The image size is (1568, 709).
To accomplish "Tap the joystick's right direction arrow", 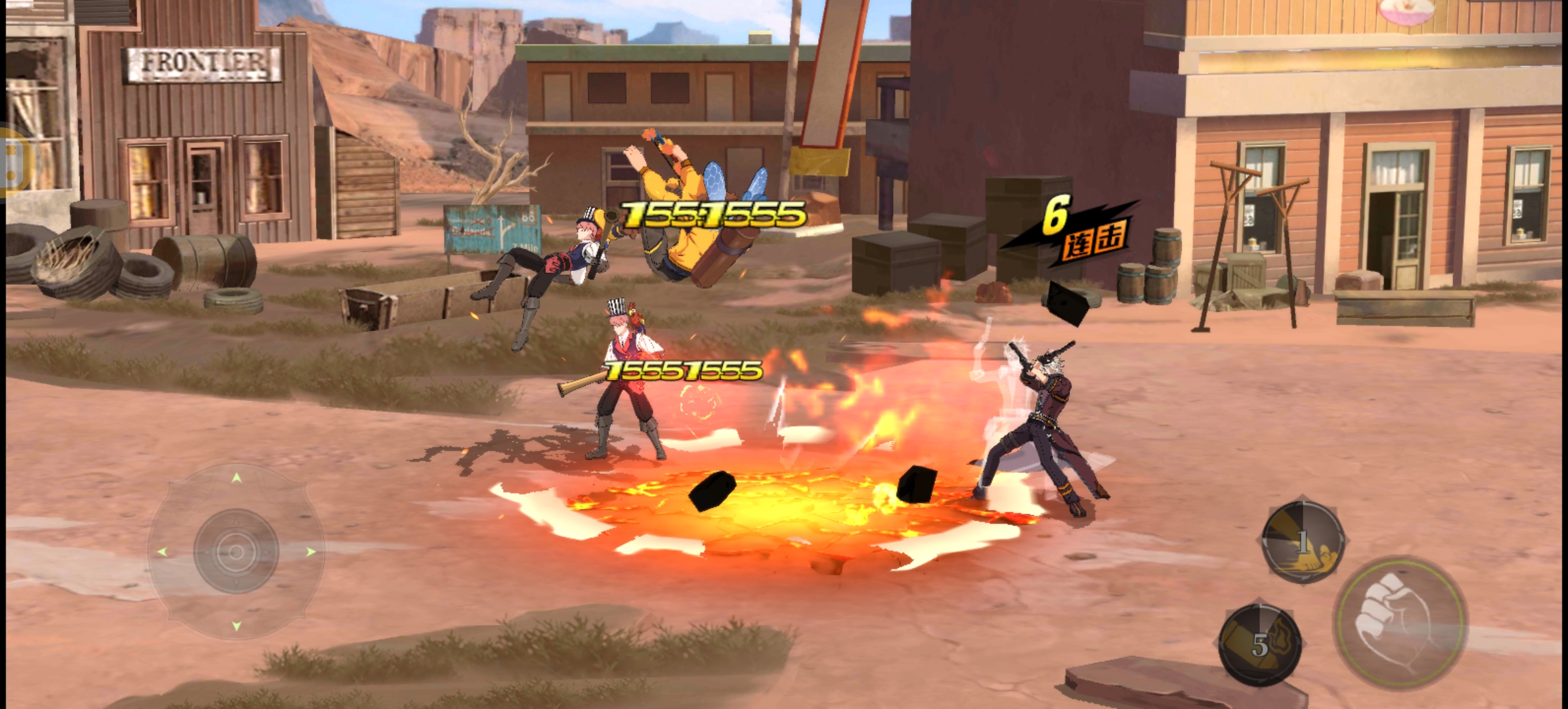I will click(311, 551).
